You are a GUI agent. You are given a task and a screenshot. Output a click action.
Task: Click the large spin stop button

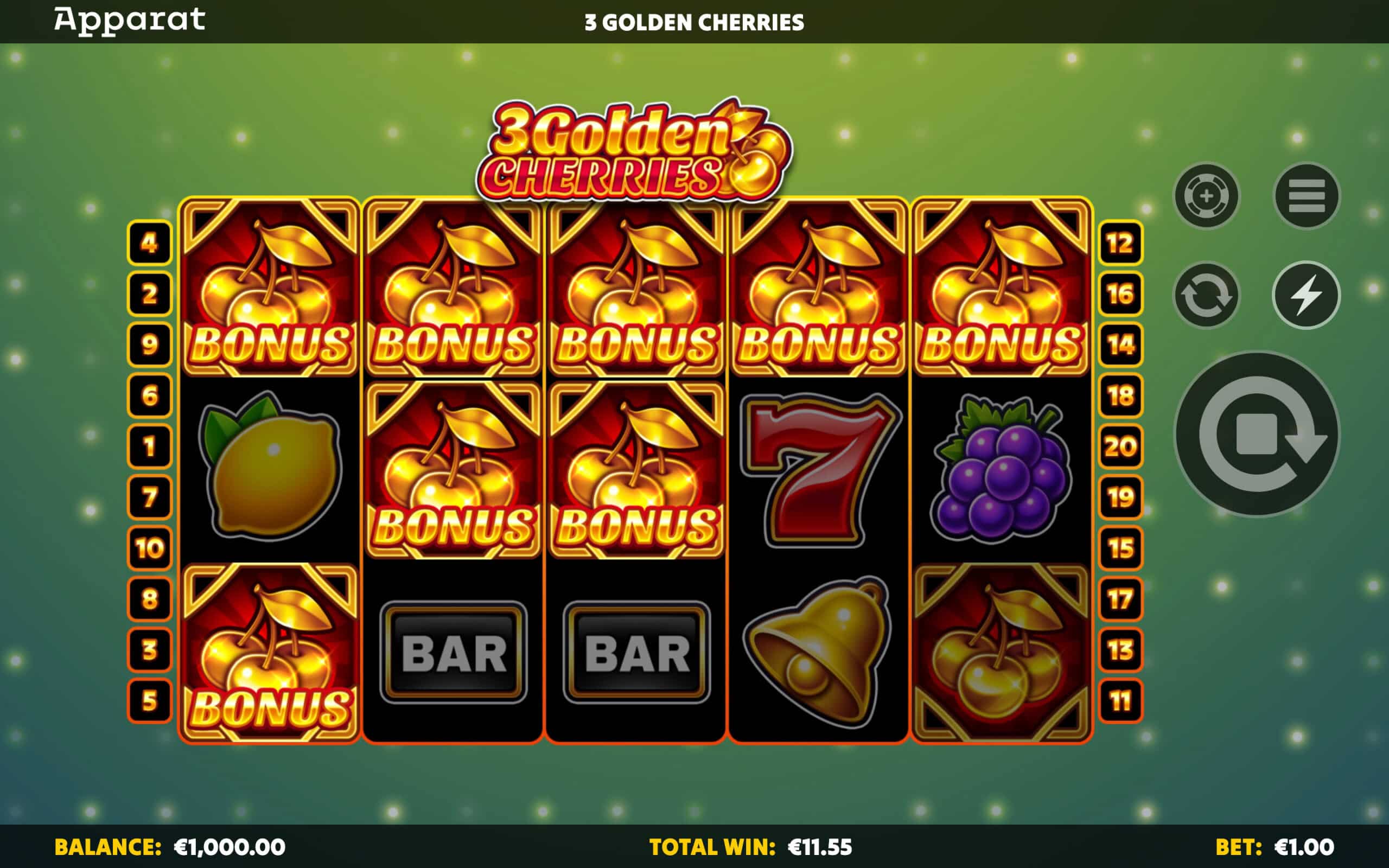(1257, 435)
